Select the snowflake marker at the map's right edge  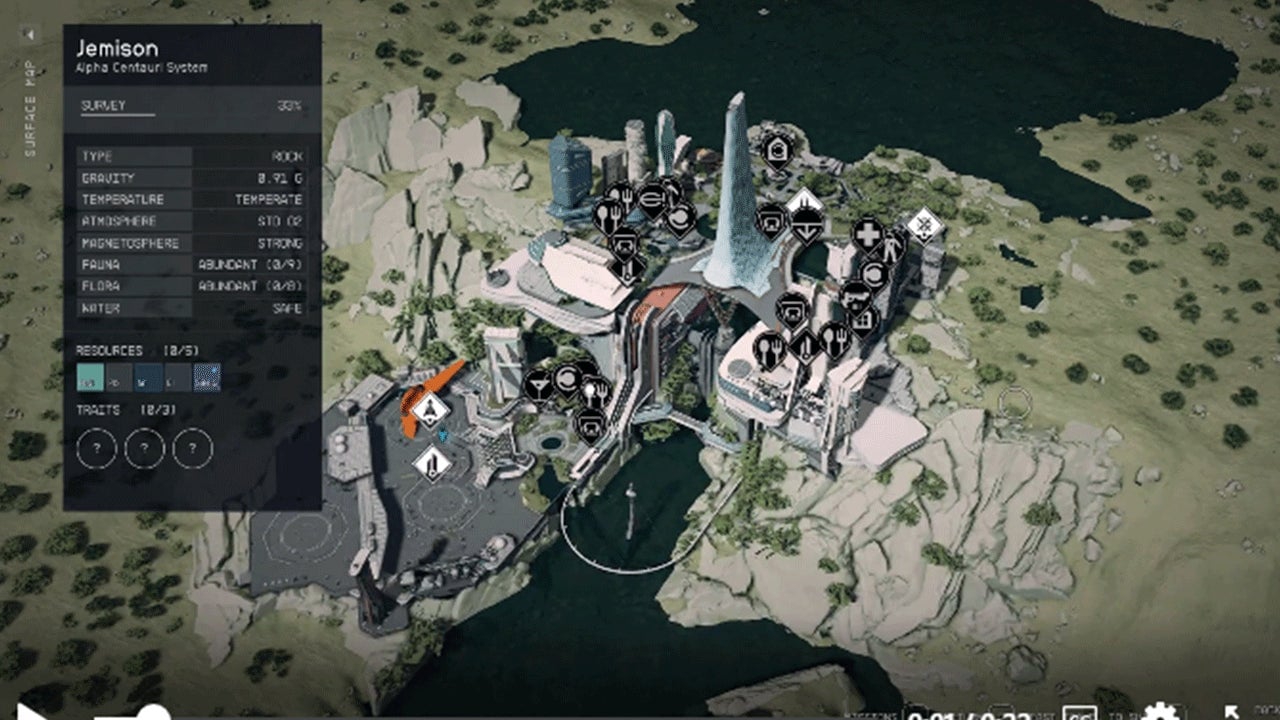pyautogui.click(x=923, y=226)
